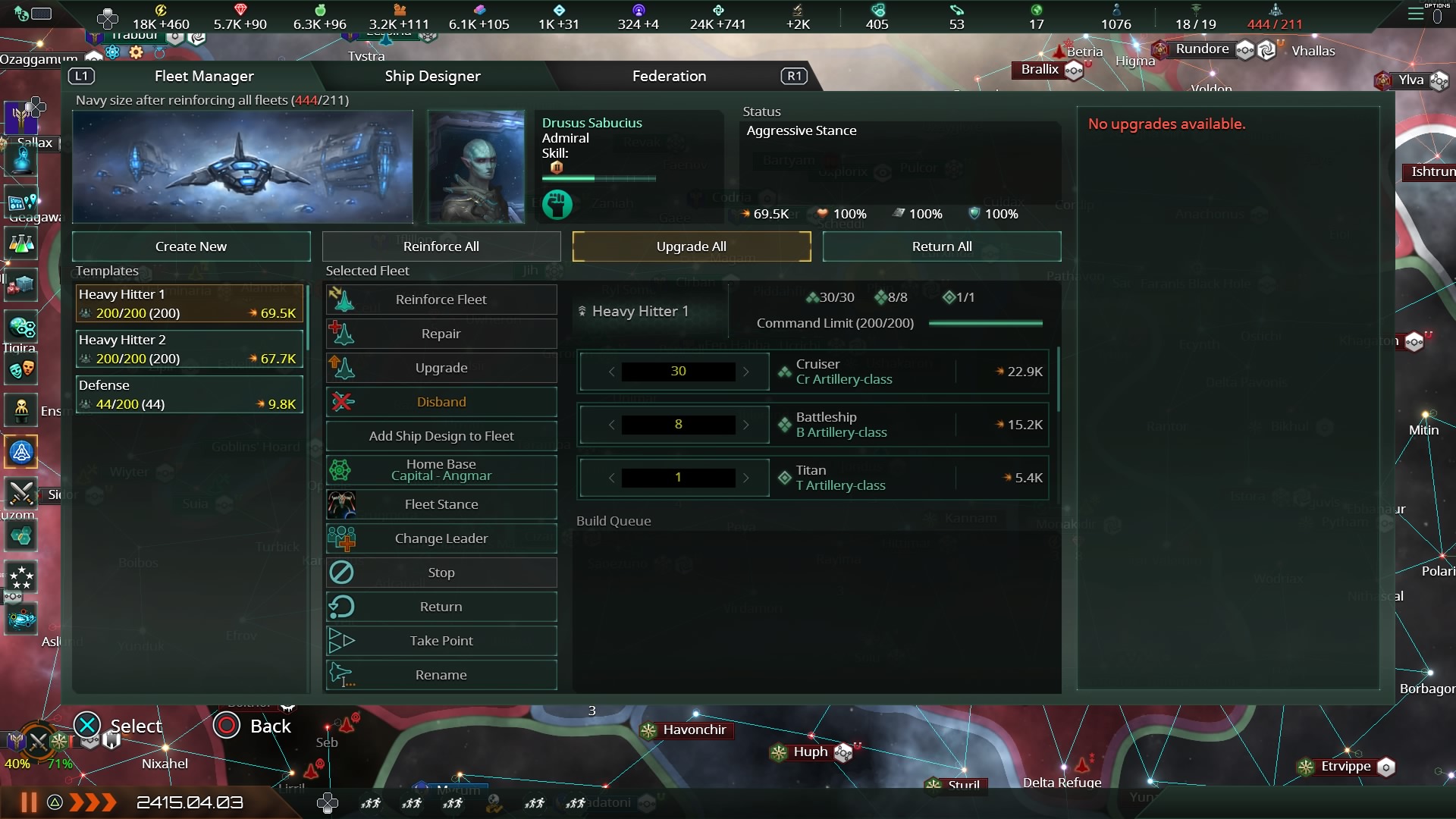Open the species panel drama masks icon
This screenshot has height=819, width=1456.
(21, 369)
